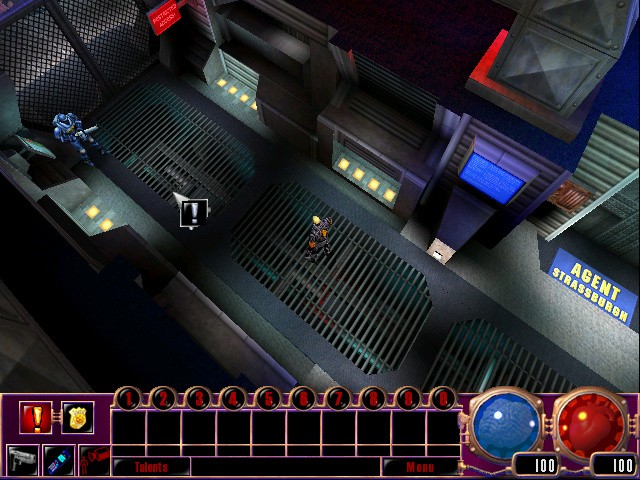Equip the pistol weapon icon
Image resolution: width=640 pixels, height=480 pixels.
click(x=23, y=459)
